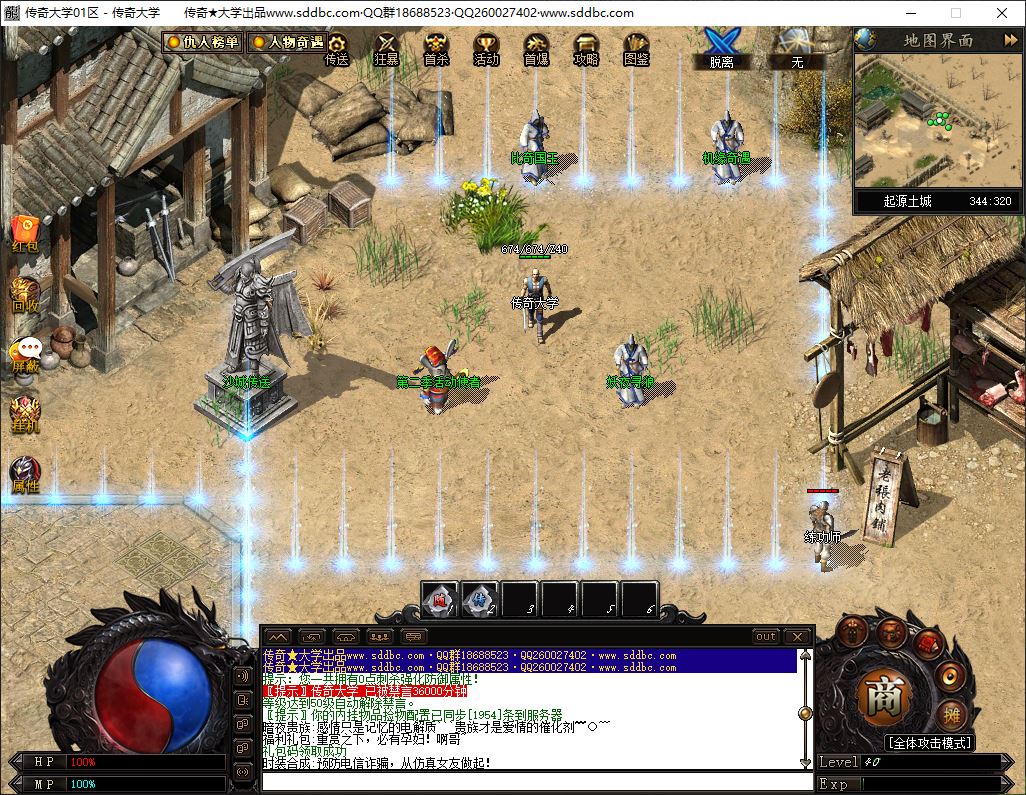The width and height of the screenshot is (1026, 795).
Task: Open the 图鉴 codex
Action: coord(636,48)
